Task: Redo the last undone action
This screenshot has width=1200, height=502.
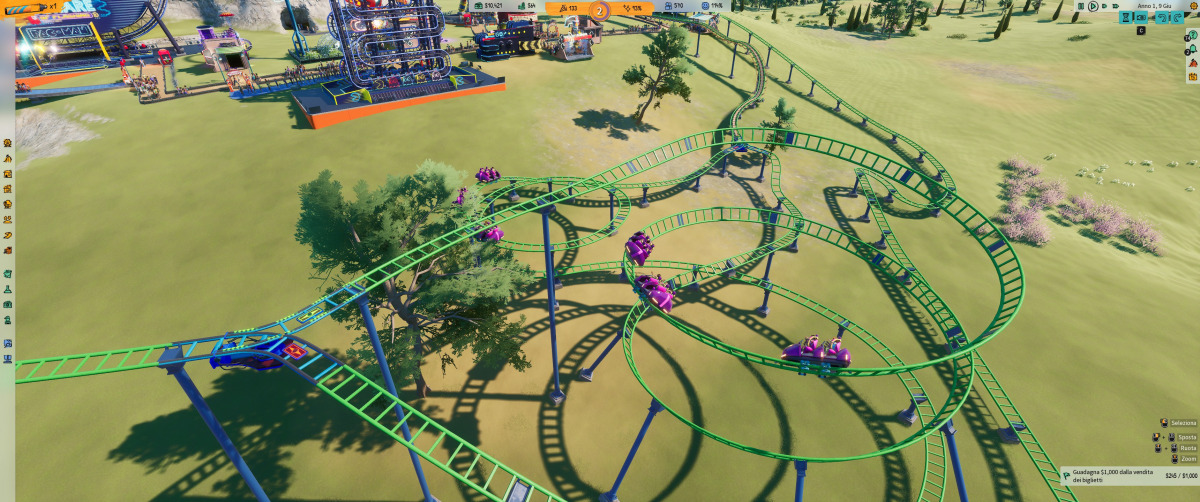Action: coord(1177,18)
